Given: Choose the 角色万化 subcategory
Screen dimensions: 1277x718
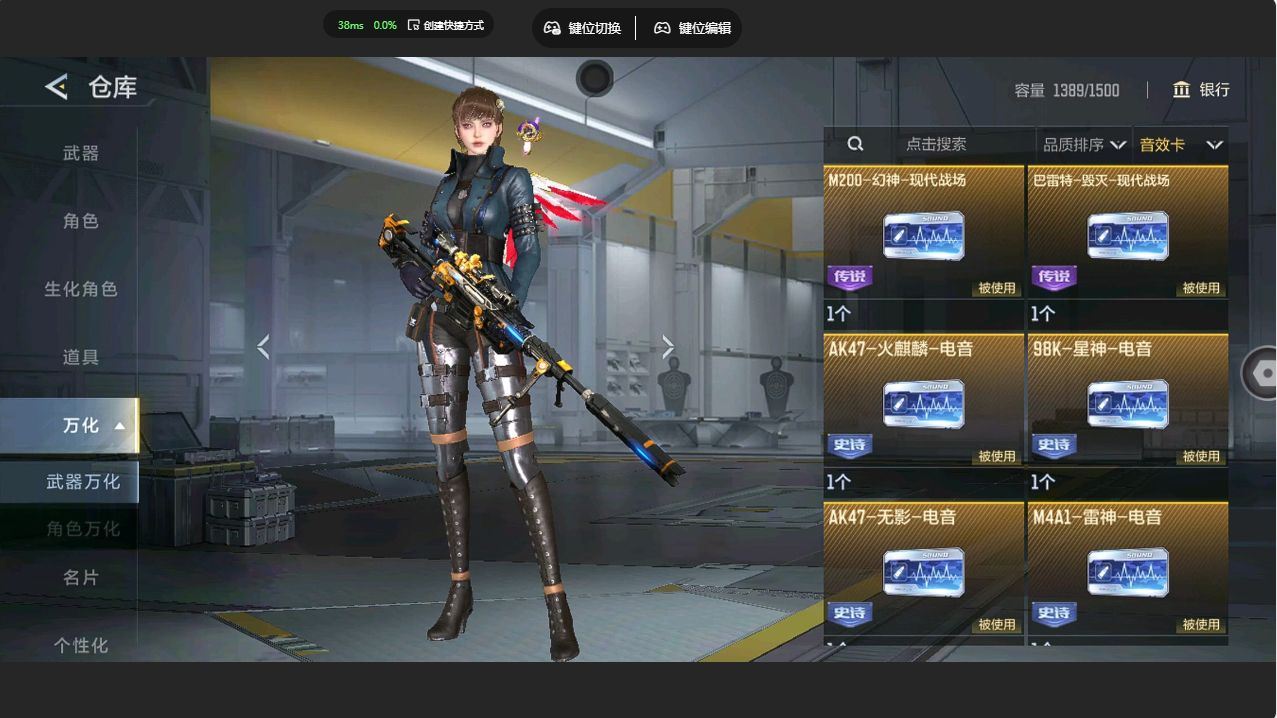Looking at the screenshot, I should point(82,528).
